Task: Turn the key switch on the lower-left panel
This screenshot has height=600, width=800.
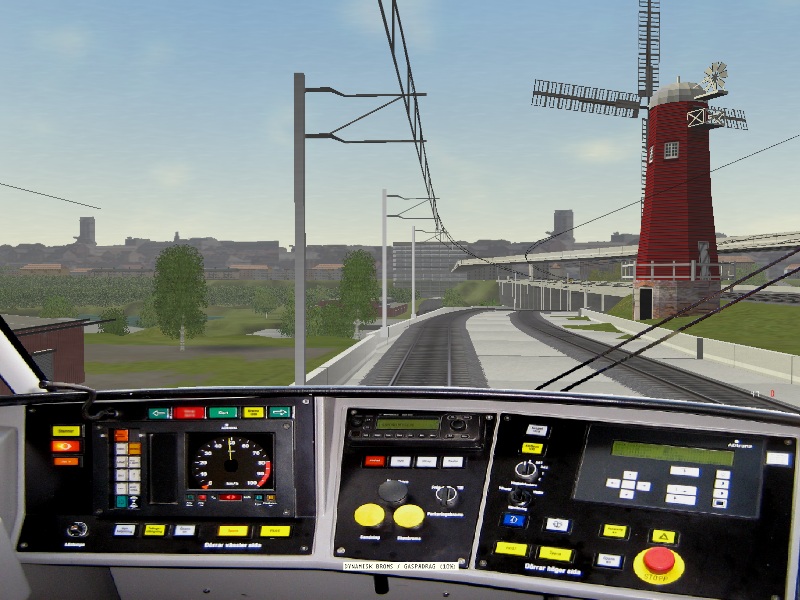Action: 76,529
